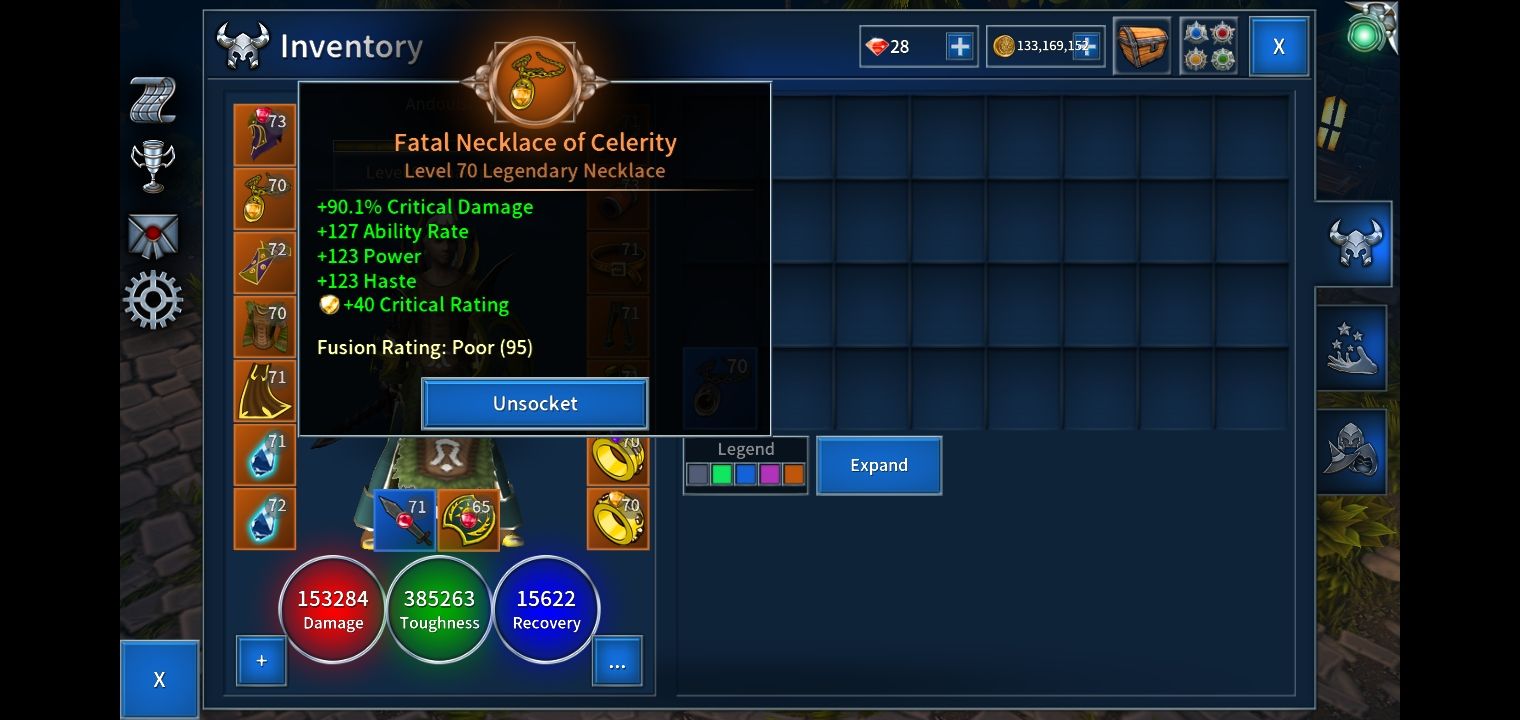
Task: Select the green swatch in the Legend
Action: [x=722, y=474]
